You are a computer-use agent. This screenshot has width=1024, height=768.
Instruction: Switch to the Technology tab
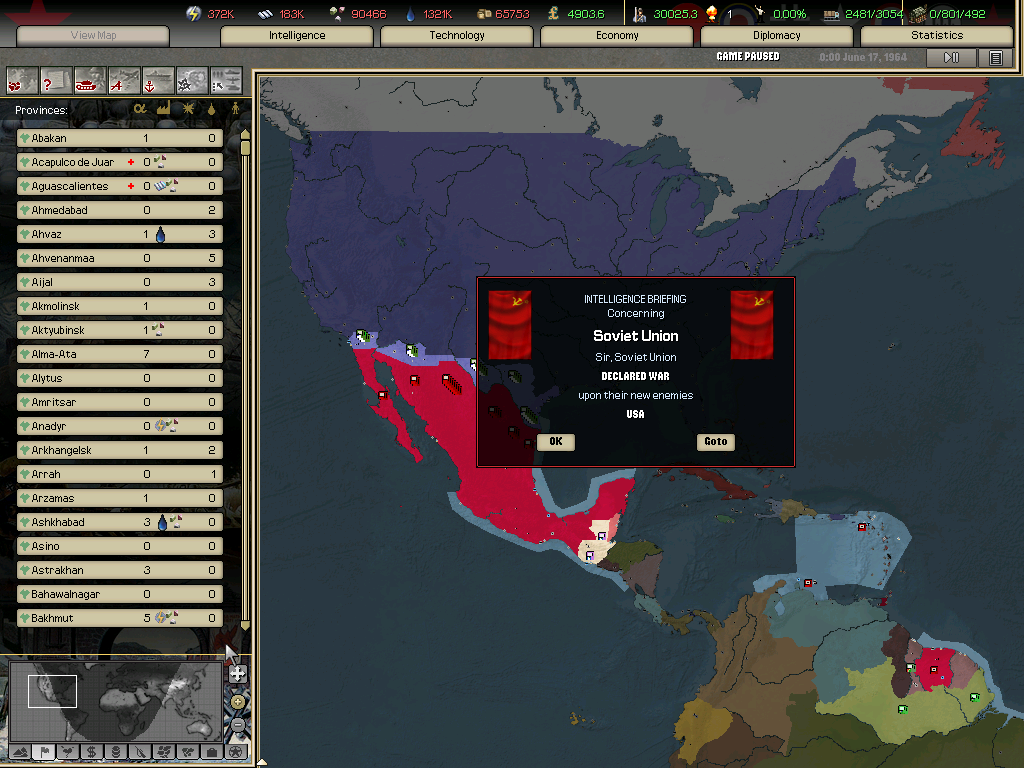click(x=457, y=36)
